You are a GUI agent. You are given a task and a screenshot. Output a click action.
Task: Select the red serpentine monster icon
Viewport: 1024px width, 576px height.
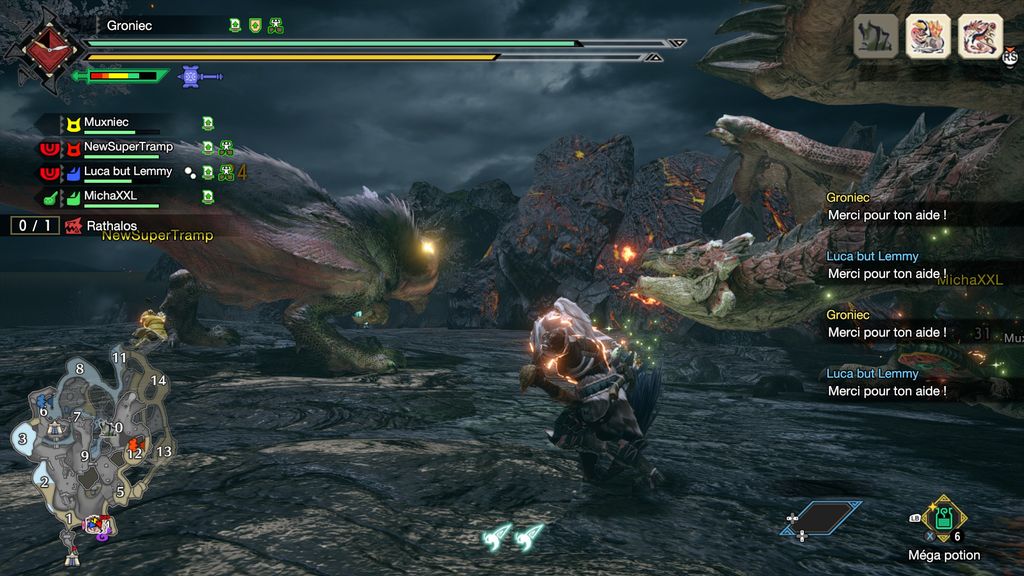coord(981,36)
